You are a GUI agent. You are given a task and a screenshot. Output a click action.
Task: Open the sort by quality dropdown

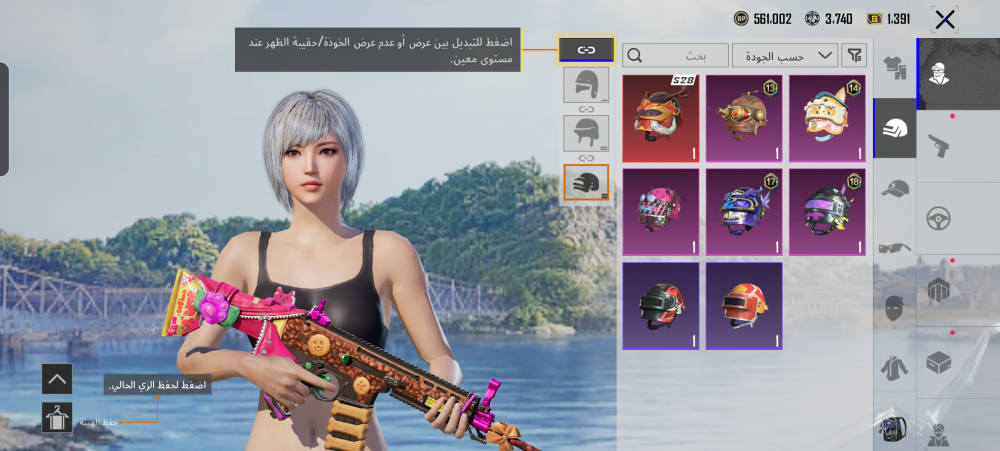click(784, 55)
